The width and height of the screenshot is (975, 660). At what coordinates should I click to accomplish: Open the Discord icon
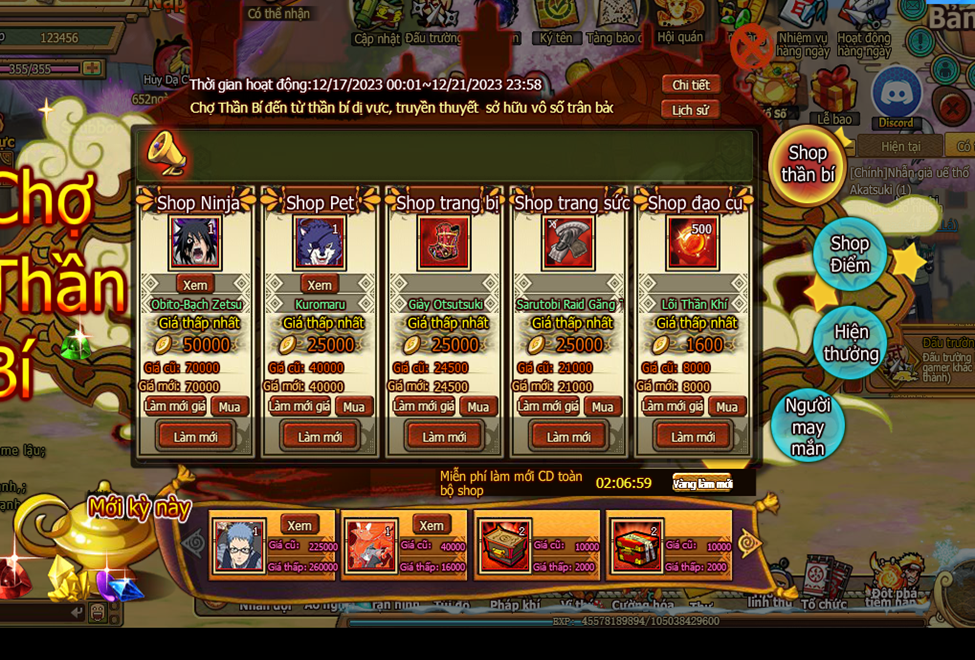[x=896, y=95]
